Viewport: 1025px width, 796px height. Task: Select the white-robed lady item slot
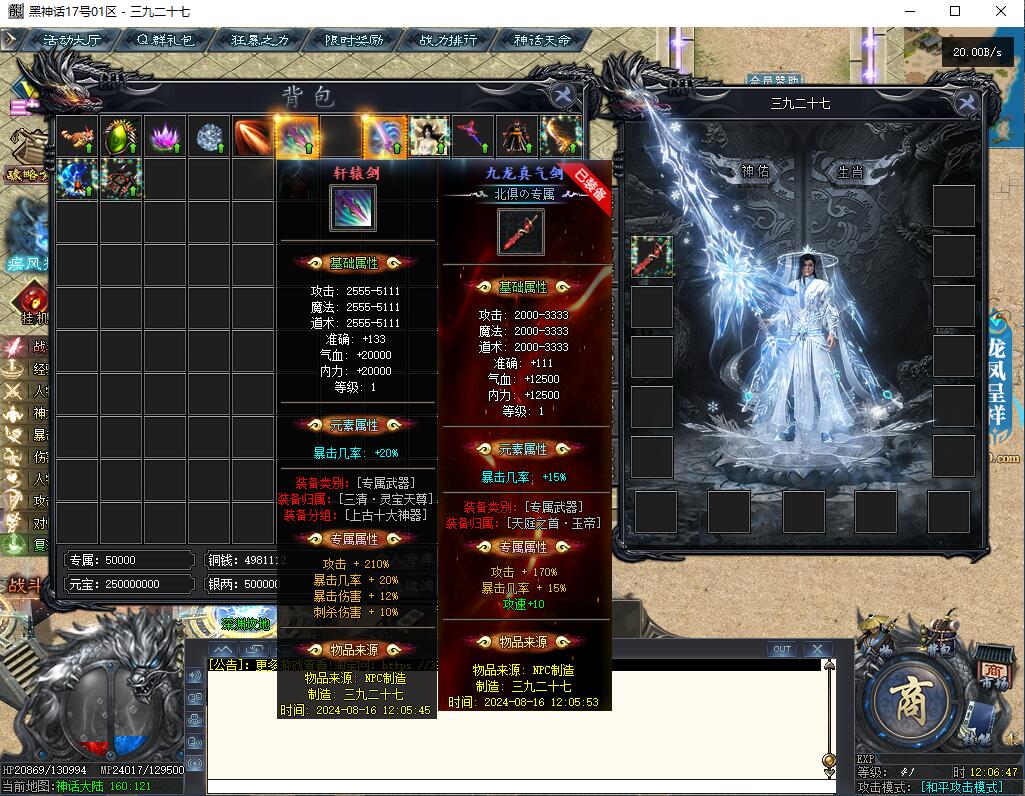pyautogui.click(x=429, y=137)
